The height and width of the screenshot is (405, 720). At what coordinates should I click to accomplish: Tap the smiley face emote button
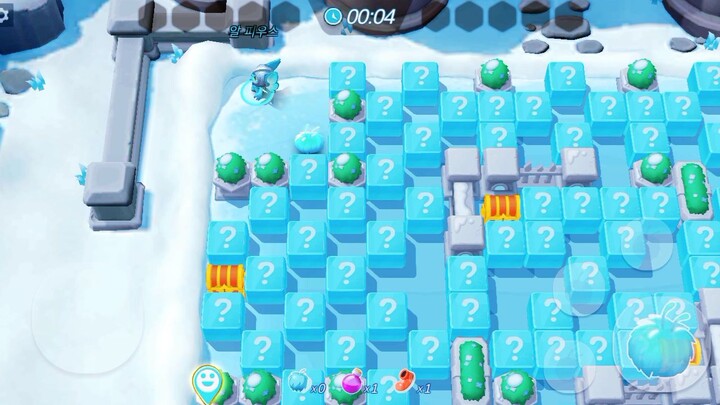pyautogui.click(x=208, y=381)
